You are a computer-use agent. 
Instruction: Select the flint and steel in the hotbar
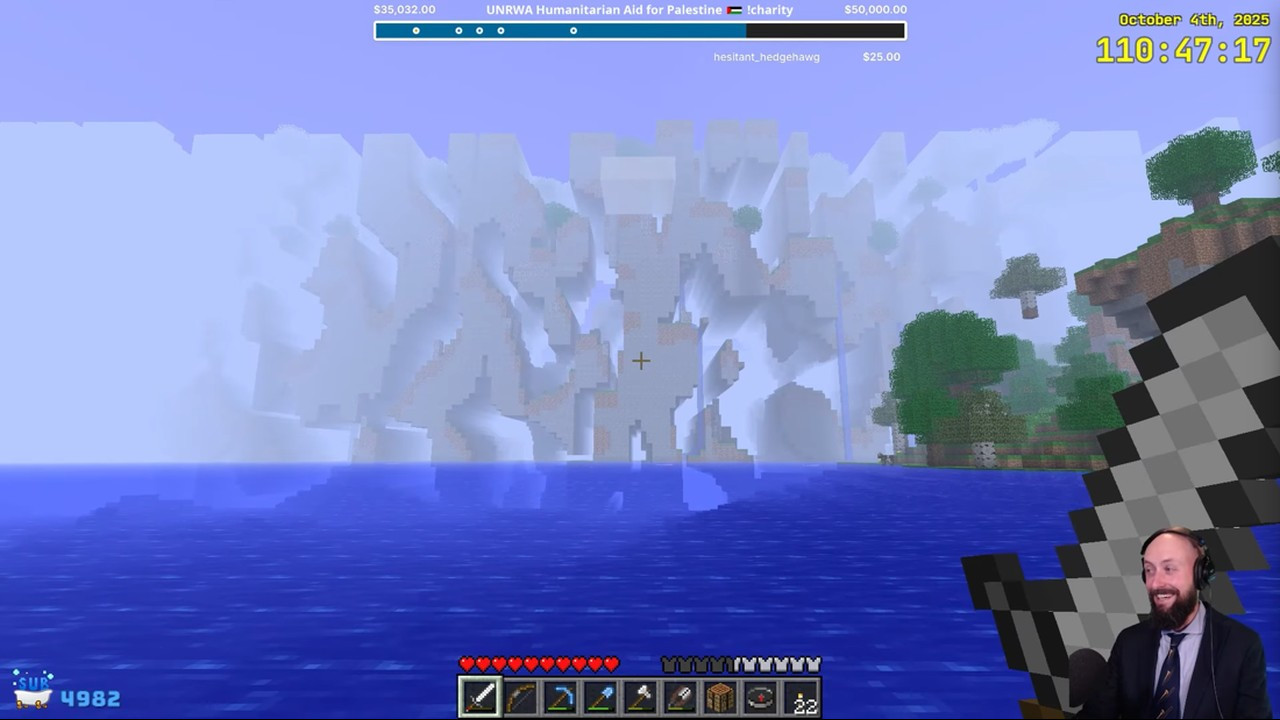[679, 697]
